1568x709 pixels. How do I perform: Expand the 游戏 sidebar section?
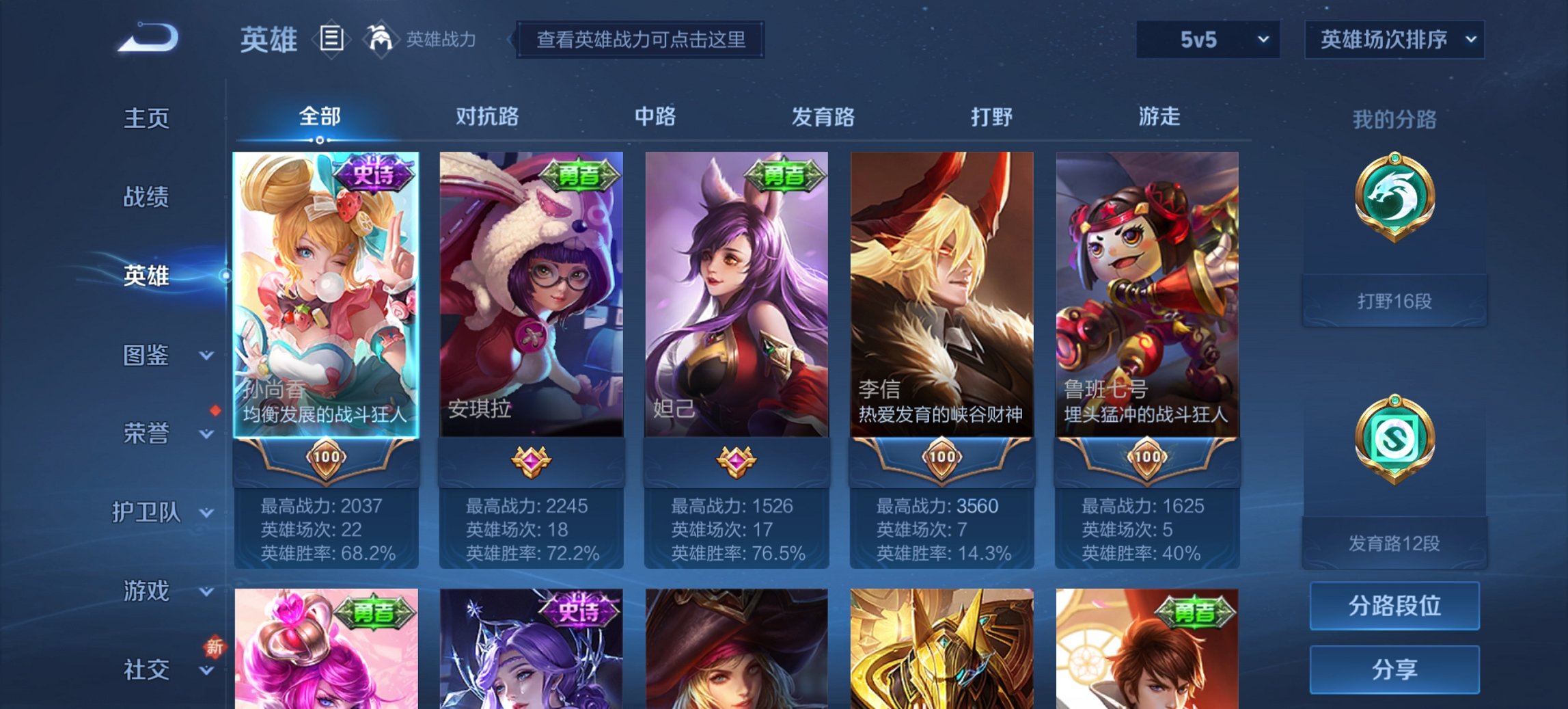[147, 591]
